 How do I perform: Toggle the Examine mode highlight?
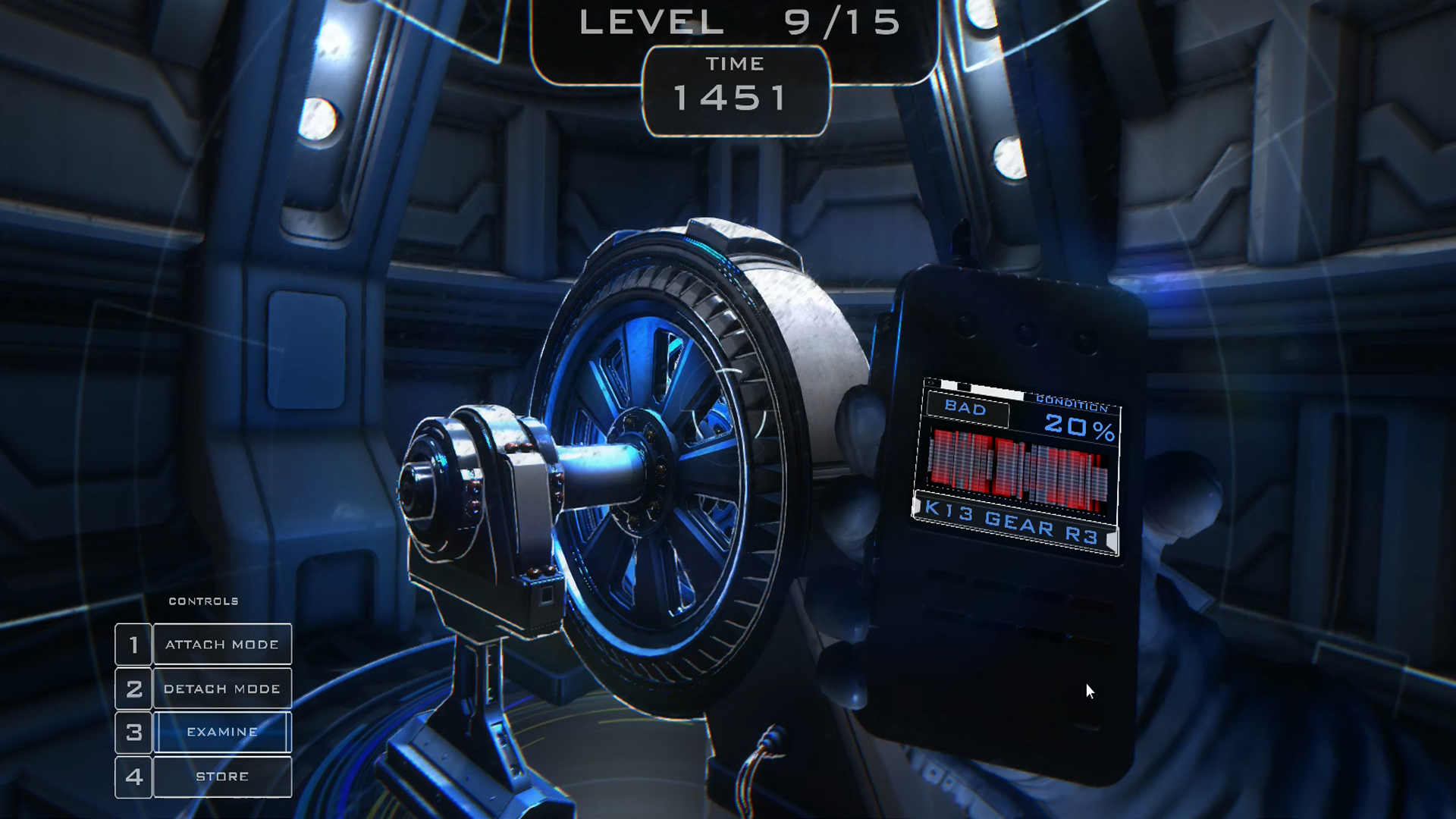[x=222, y=732]
